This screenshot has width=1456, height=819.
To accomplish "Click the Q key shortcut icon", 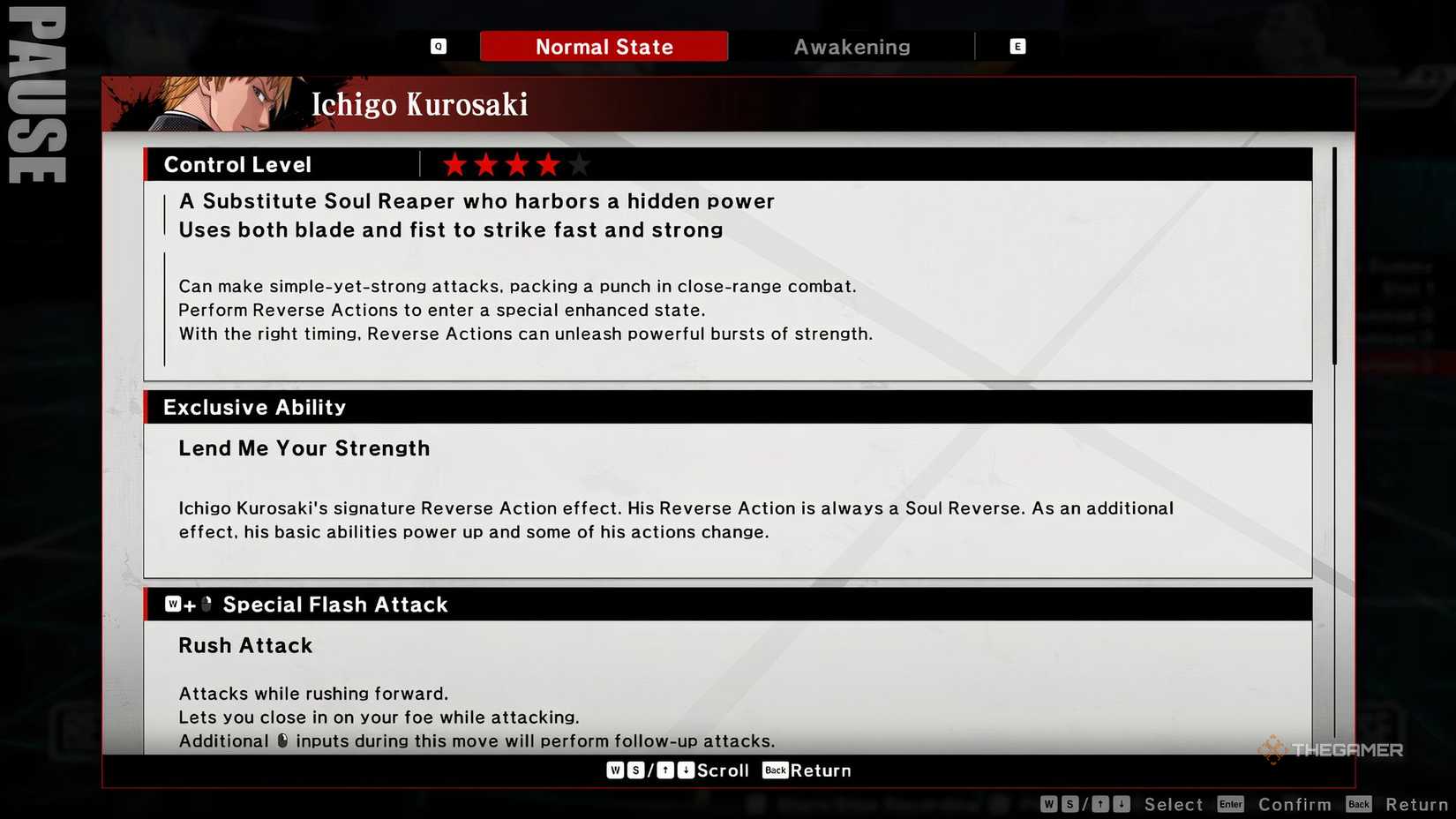I will pyautogui.click(x=438, y=46).
